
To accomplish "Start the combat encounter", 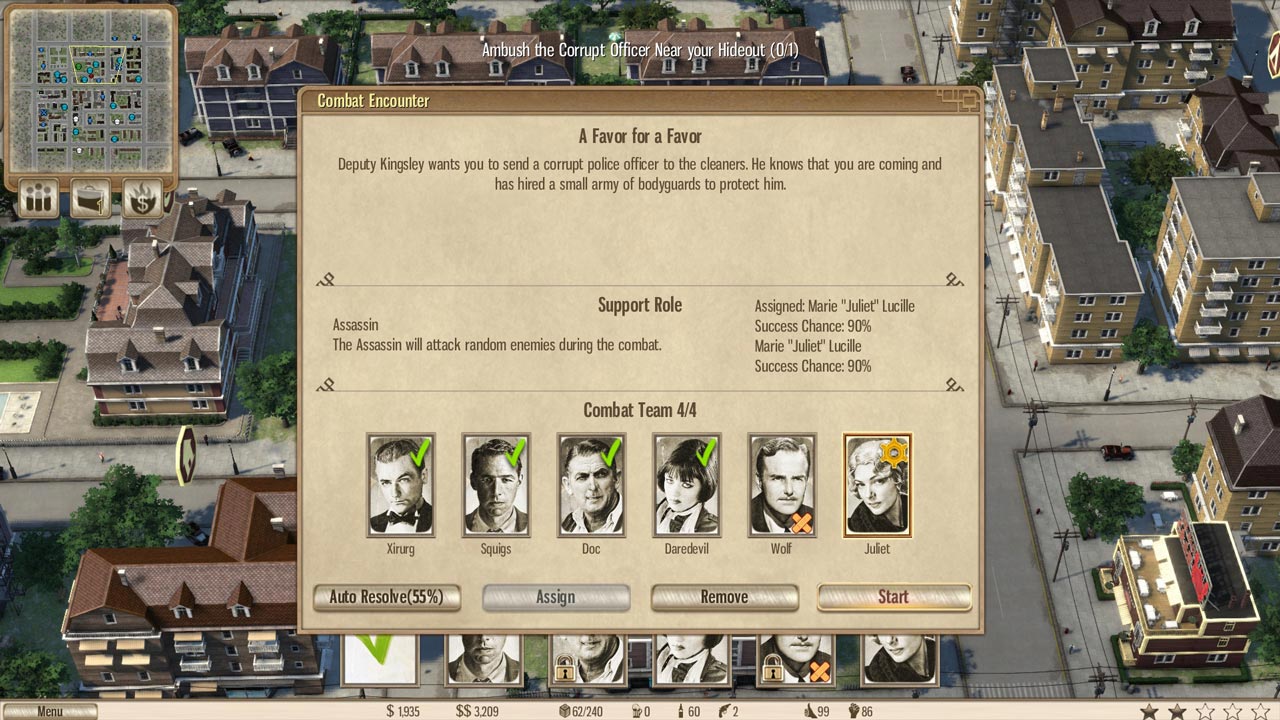I will 893,597.
